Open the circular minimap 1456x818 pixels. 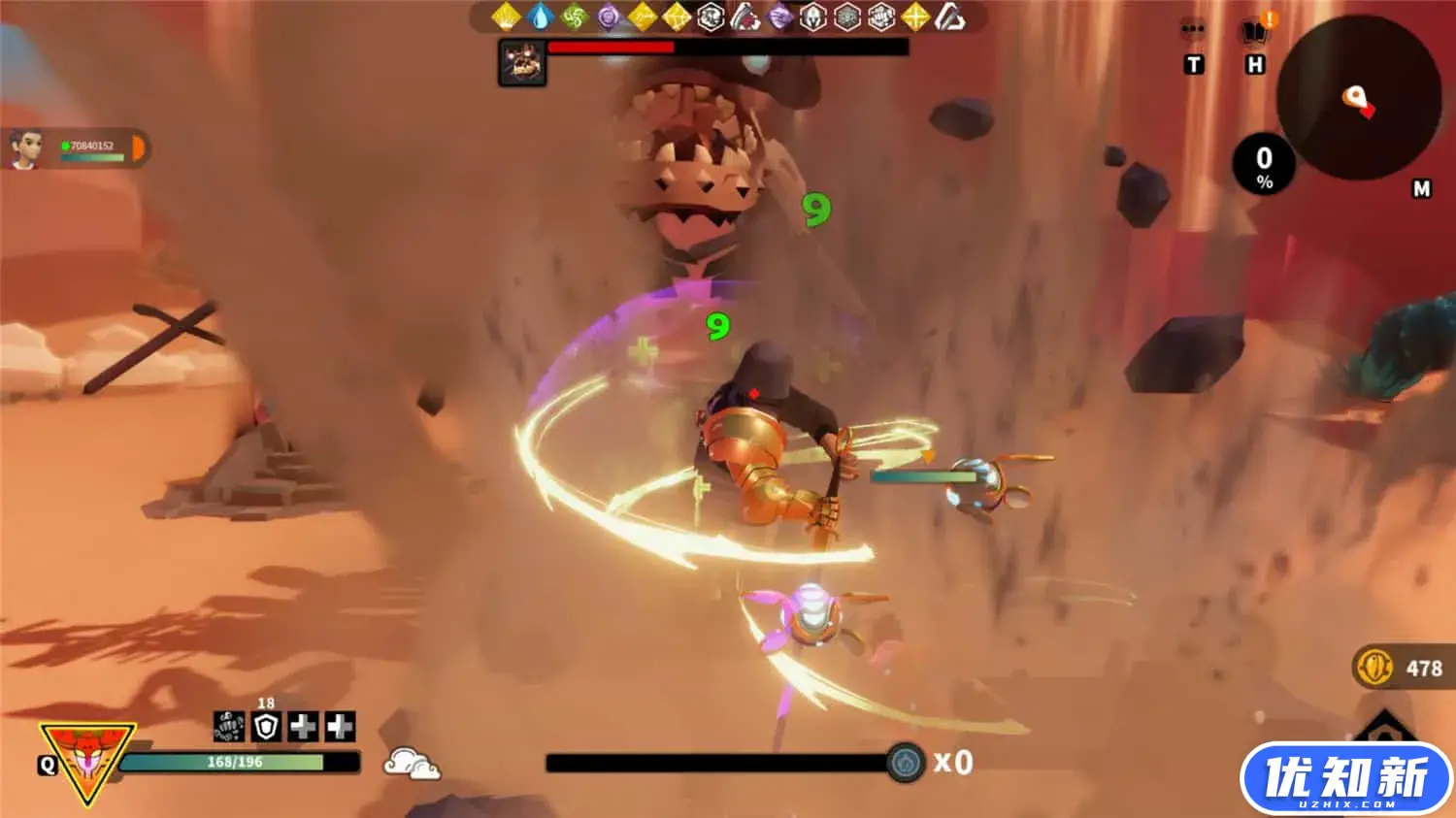point(1358,98)
